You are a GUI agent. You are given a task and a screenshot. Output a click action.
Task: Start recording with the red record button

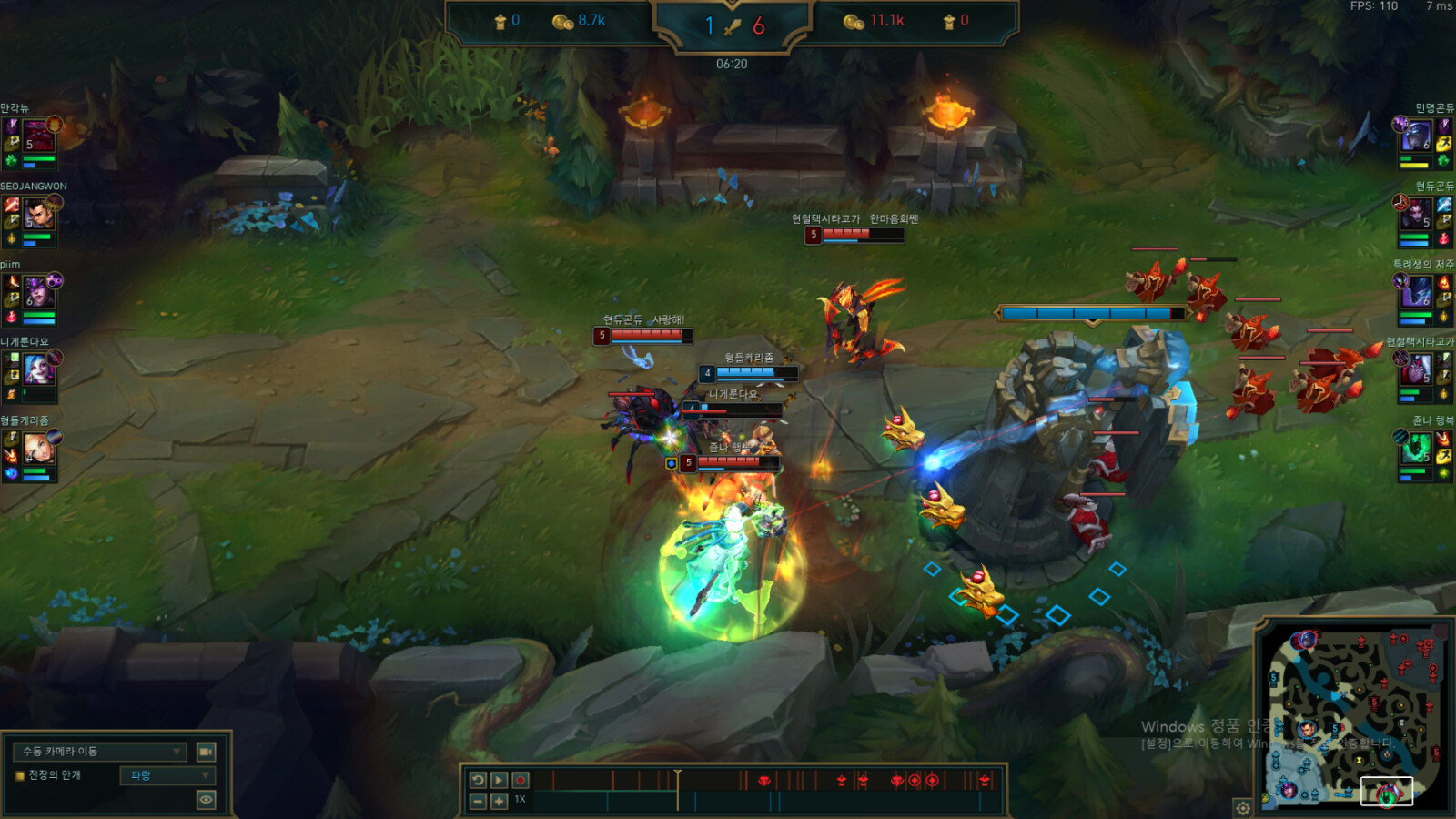[521, 781]
